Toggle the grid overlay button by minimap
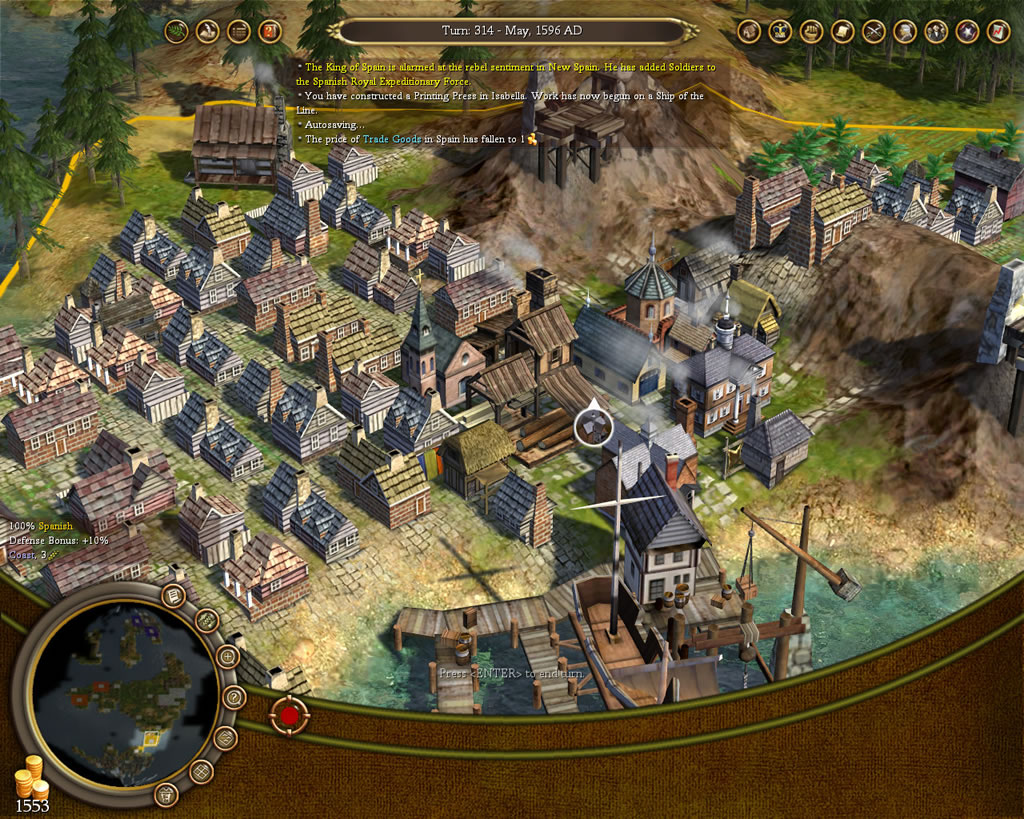1024x819 pixels. [202, 771]
